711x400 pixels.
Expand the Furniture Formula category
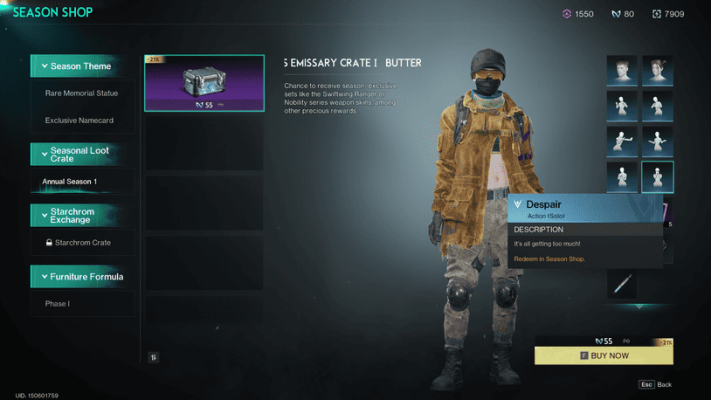[82, 276]
